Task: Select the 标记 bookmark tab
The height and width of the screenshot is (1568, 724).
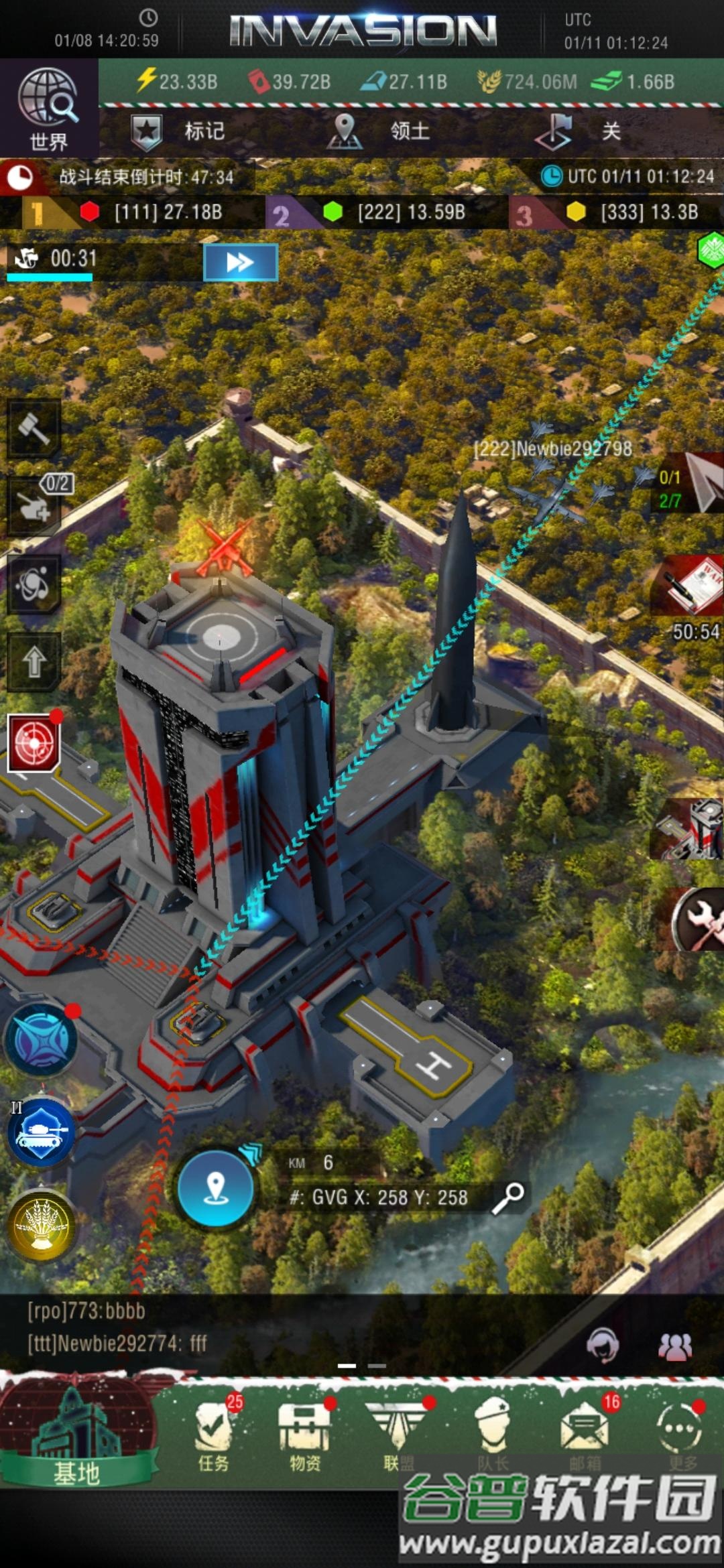Action: coord(178,131)
